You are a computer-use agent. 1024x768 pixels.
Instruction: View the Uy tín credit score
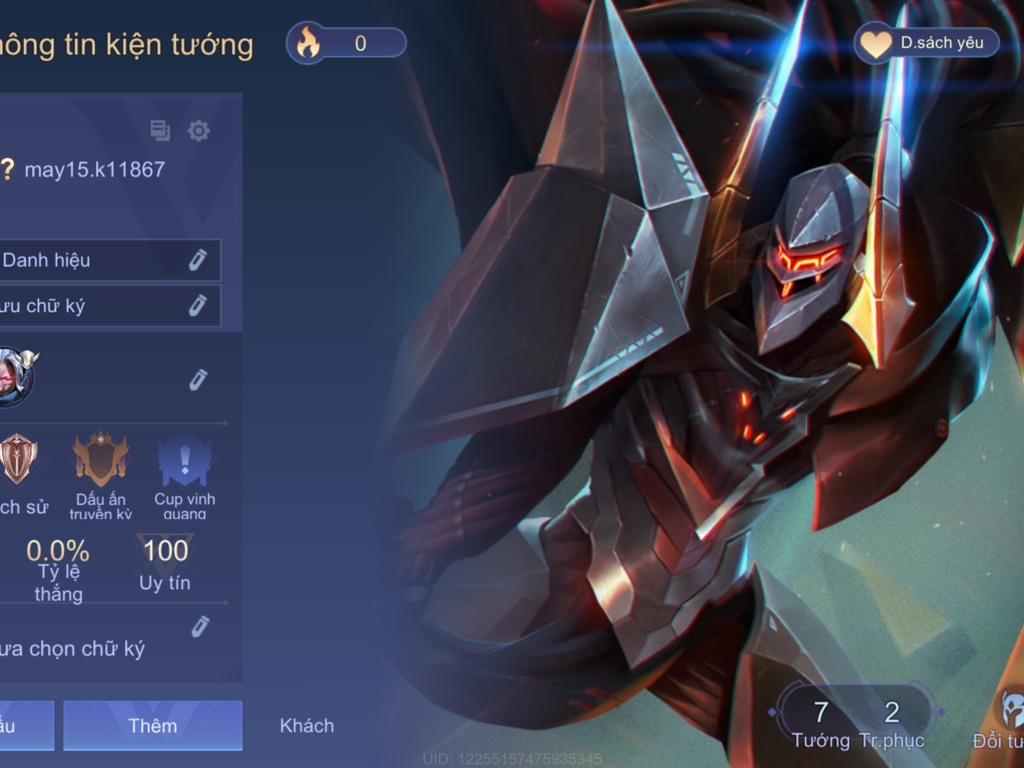click(165, 563)
